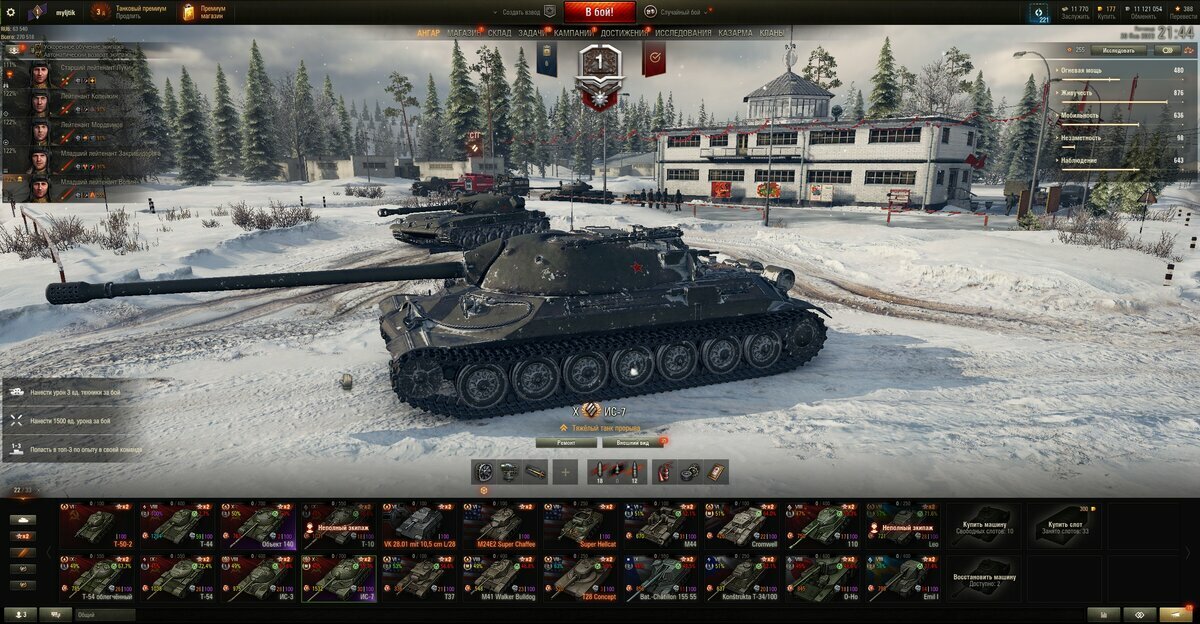
Task: Click the «Исследовать» button
Action: 1118,50
